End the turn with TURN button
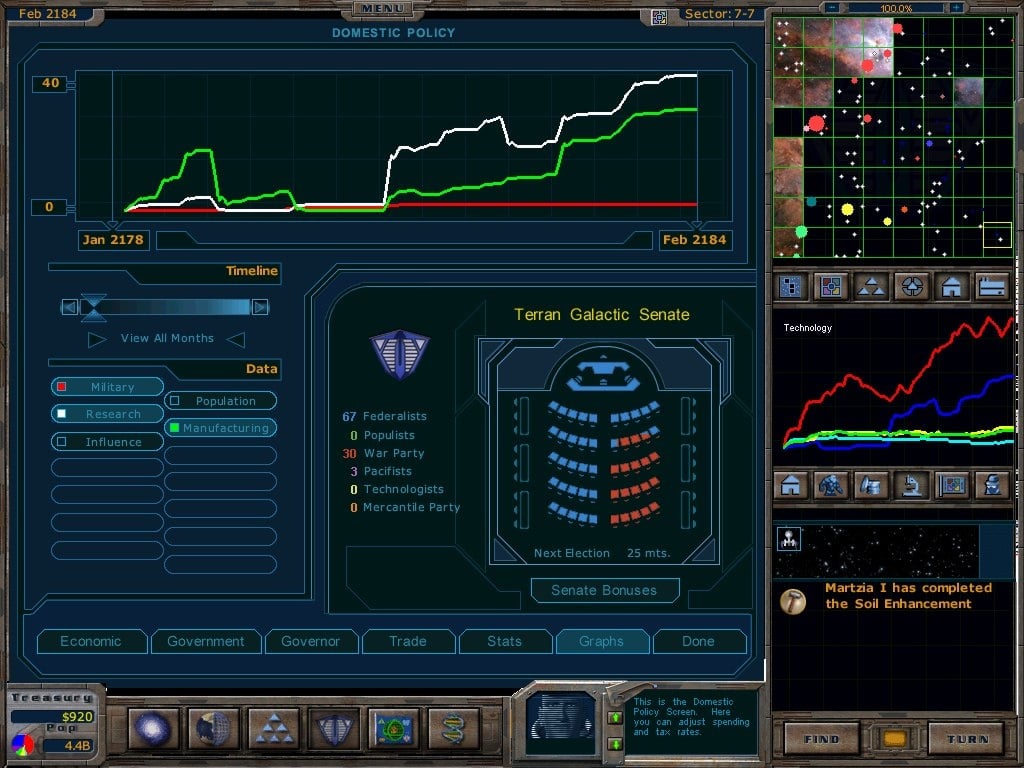 pos(965,738)
